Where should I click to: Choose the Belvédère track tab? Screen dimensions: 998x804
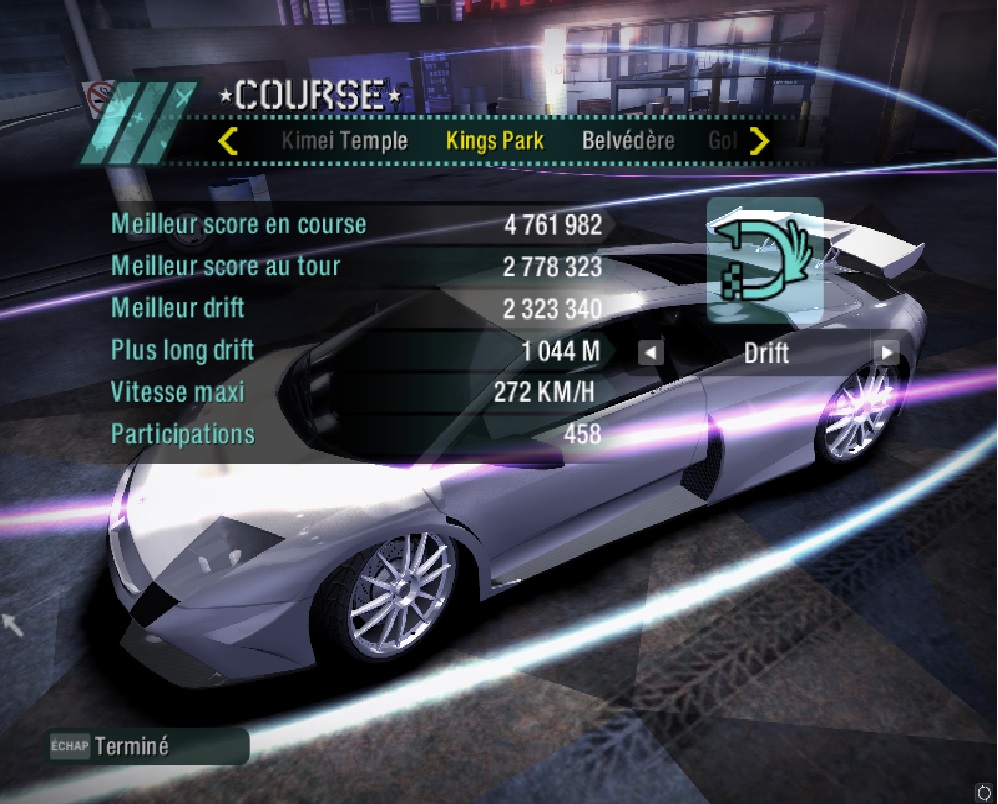tap(628, 141)
